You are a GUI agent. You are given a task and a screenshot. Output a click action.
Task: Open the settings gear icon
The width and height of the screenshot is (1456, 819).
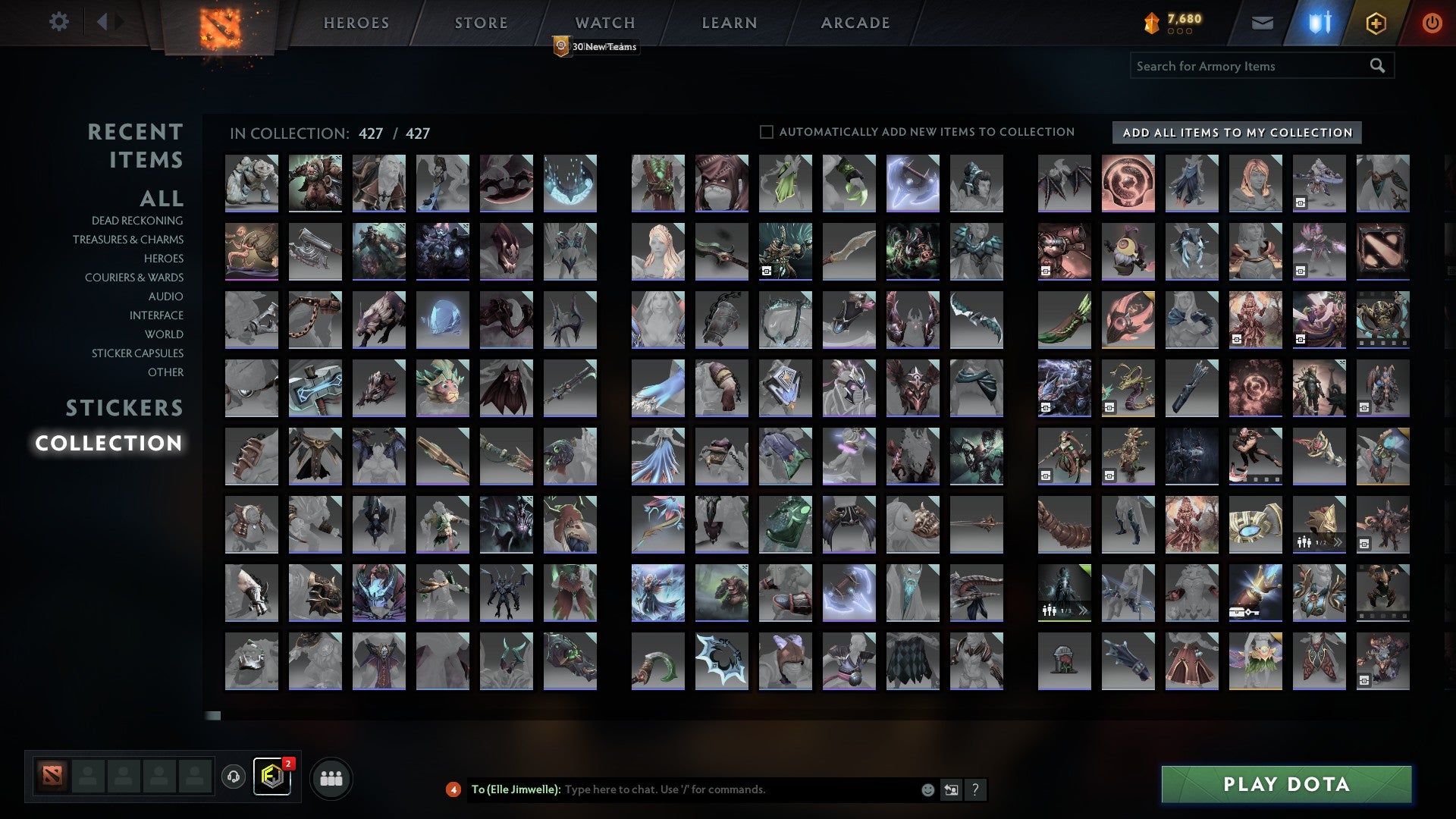point(59,22)
